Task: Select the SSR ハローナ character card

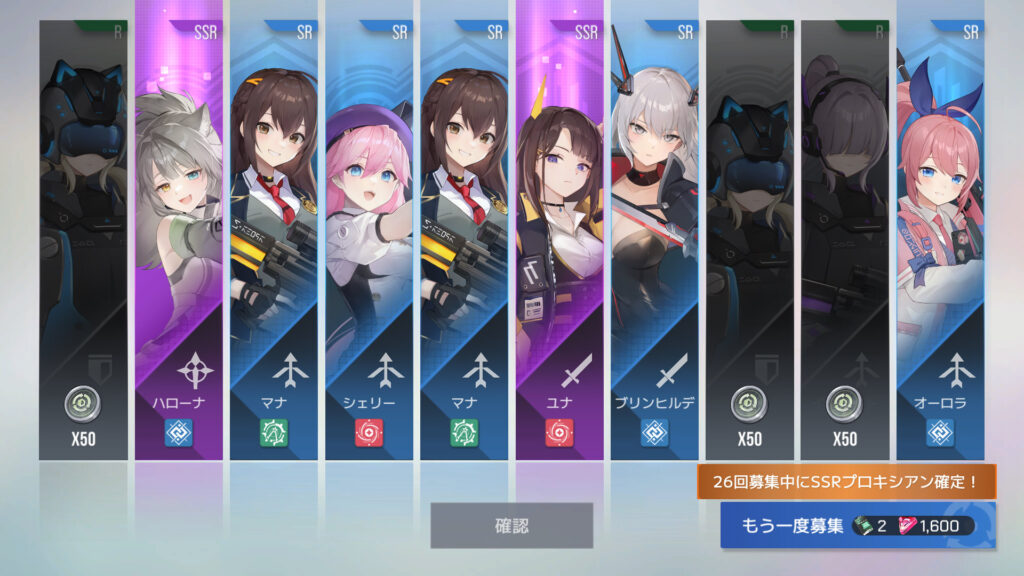Action: click(x=178, y=240)
